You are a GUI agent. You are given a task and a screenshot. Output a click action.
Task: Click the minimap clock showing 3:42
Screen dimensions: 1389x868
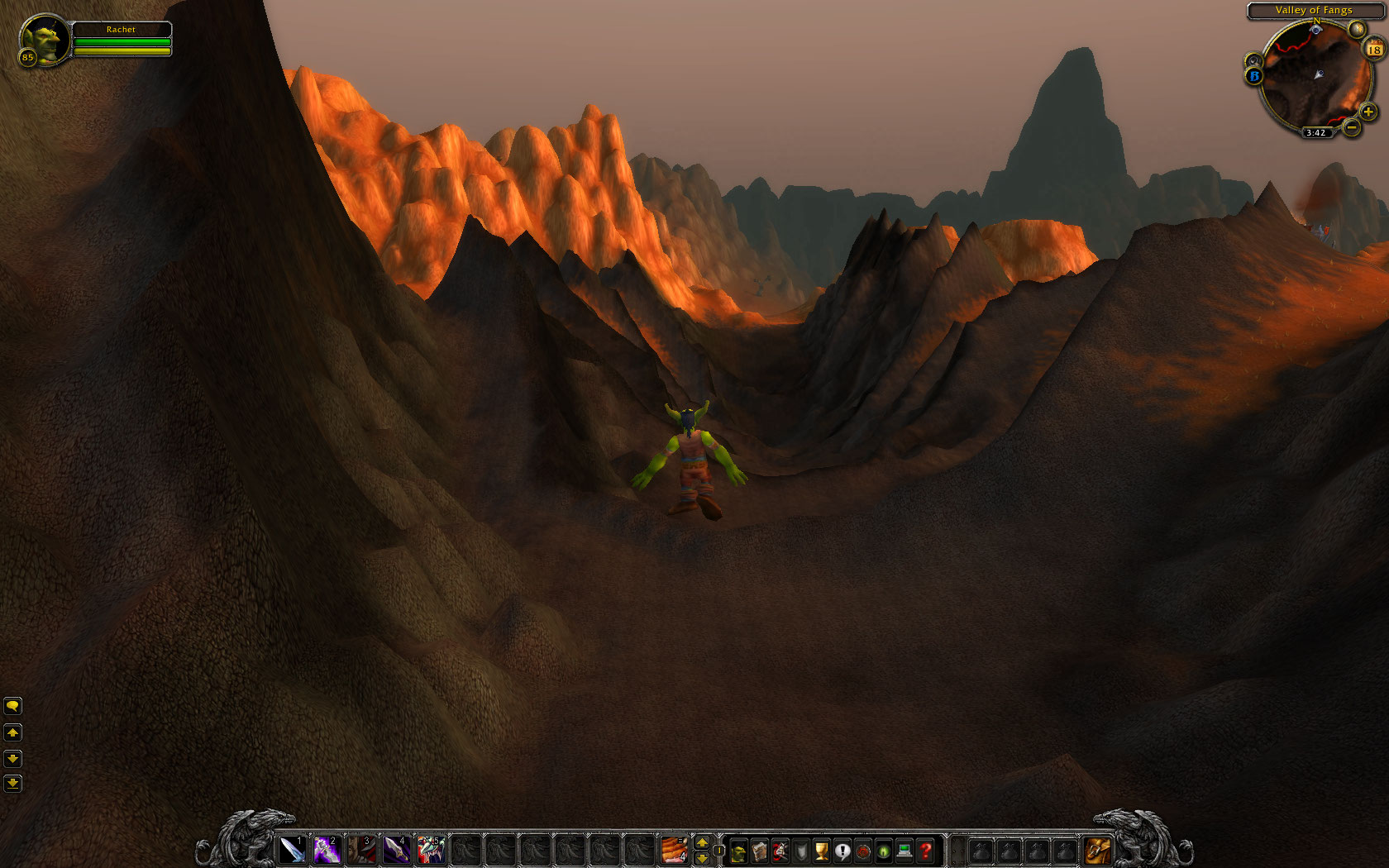(x=1315, y=132)
